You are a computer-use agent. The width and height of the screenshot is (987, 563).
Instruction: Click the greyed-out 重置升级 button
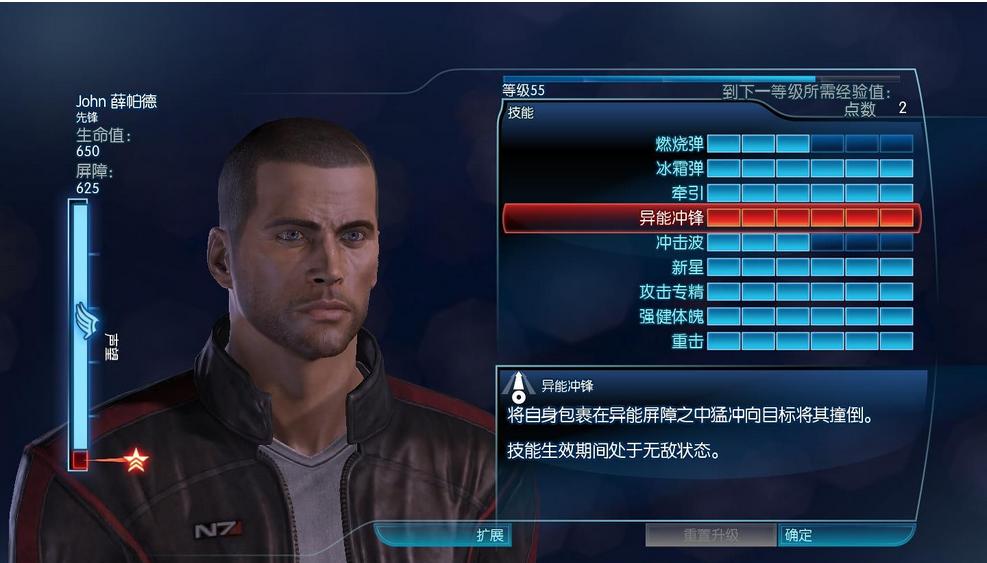point(711,535)
